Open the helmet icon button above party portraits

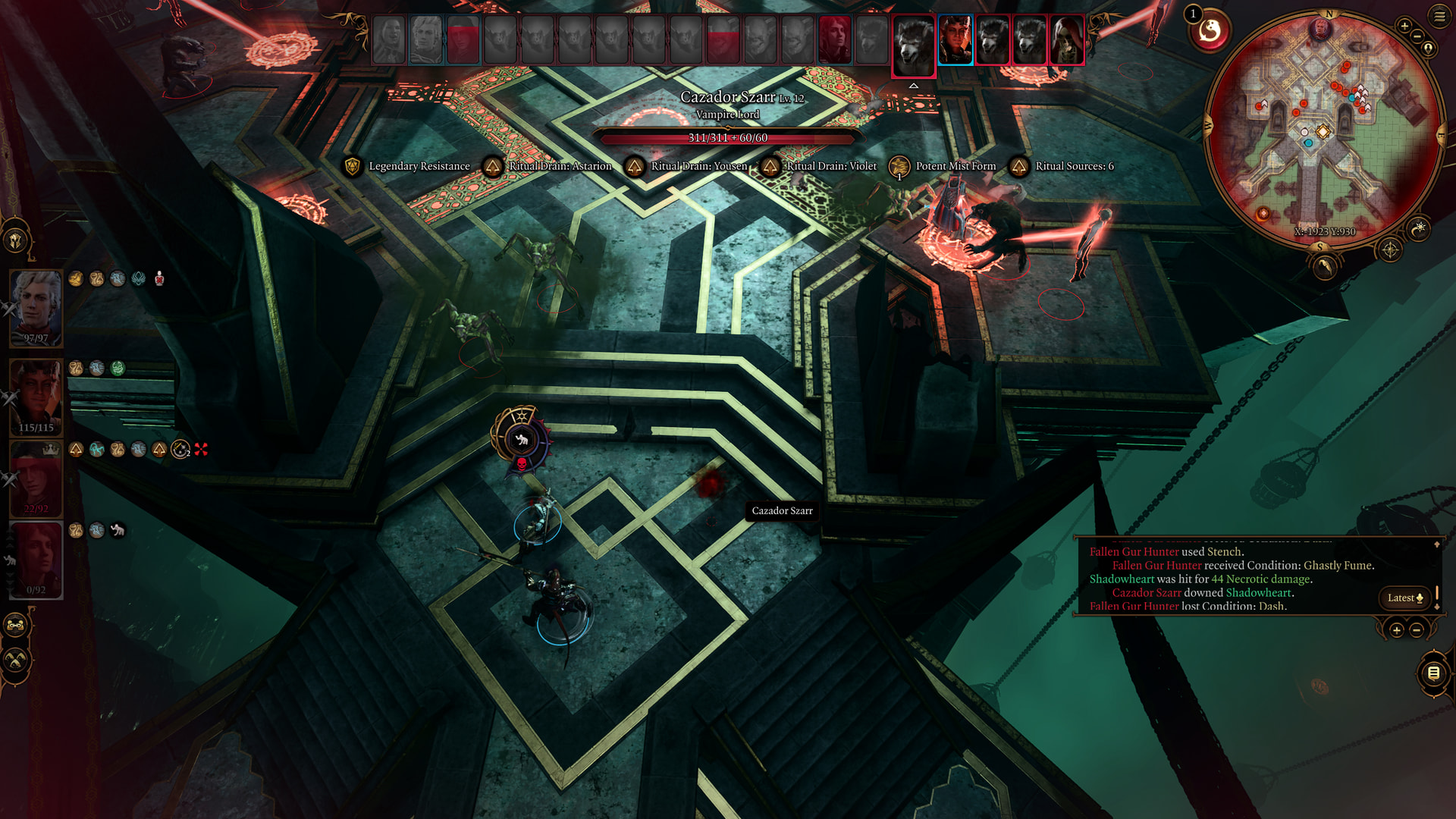click(15, 240)
